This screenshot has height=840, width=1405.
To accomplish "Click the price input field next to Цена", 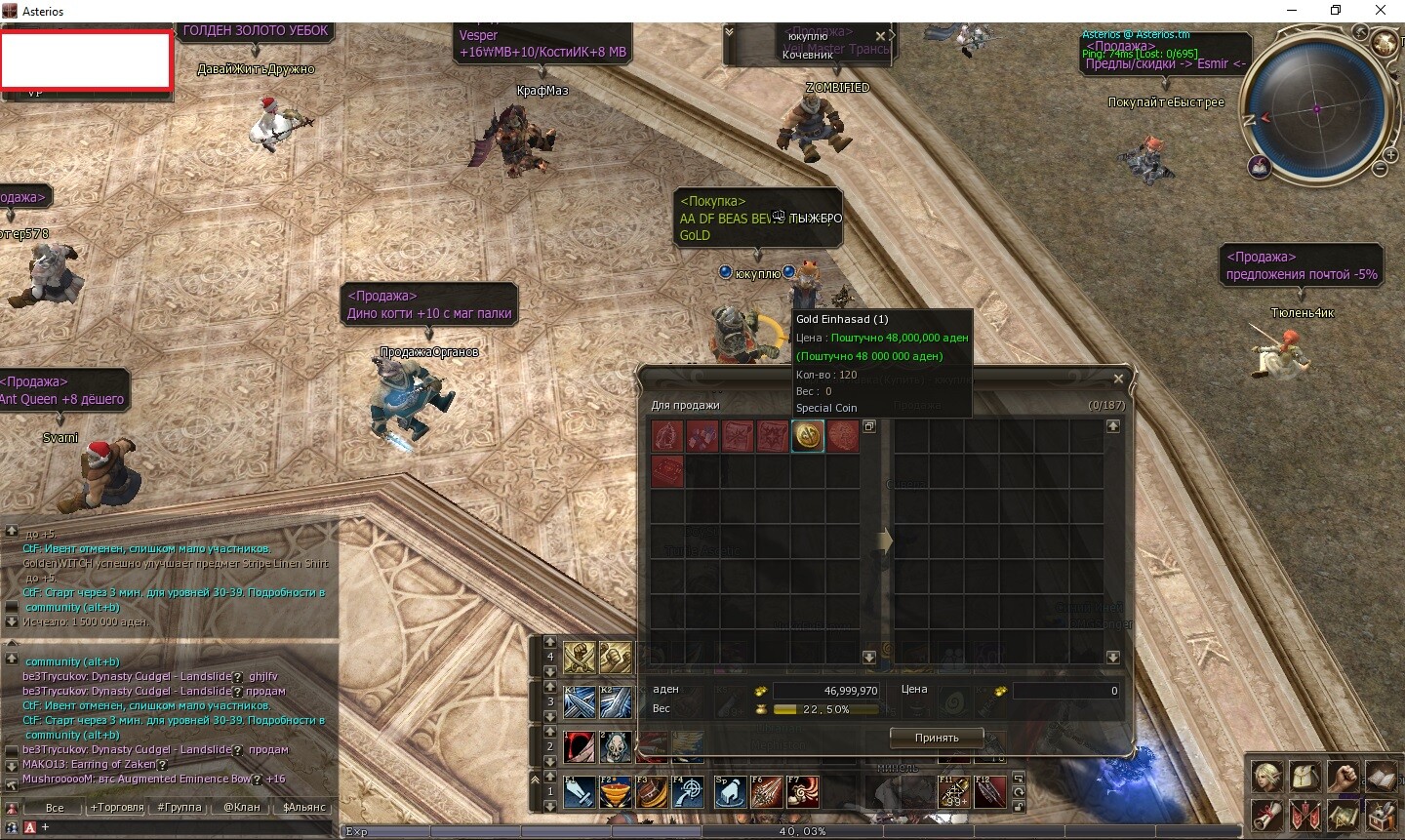I will pyautogui.click(x=1065, y=691).
